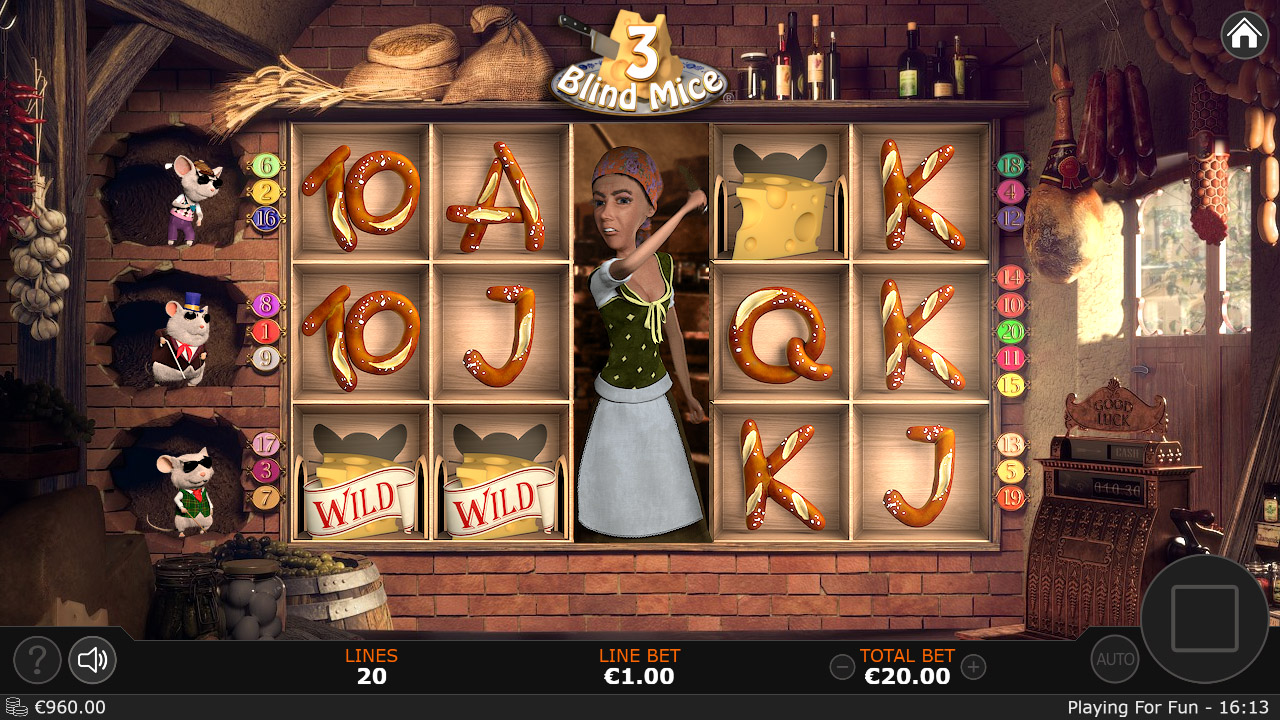Highlight payline 14 marker

(x=1011, y=278)
